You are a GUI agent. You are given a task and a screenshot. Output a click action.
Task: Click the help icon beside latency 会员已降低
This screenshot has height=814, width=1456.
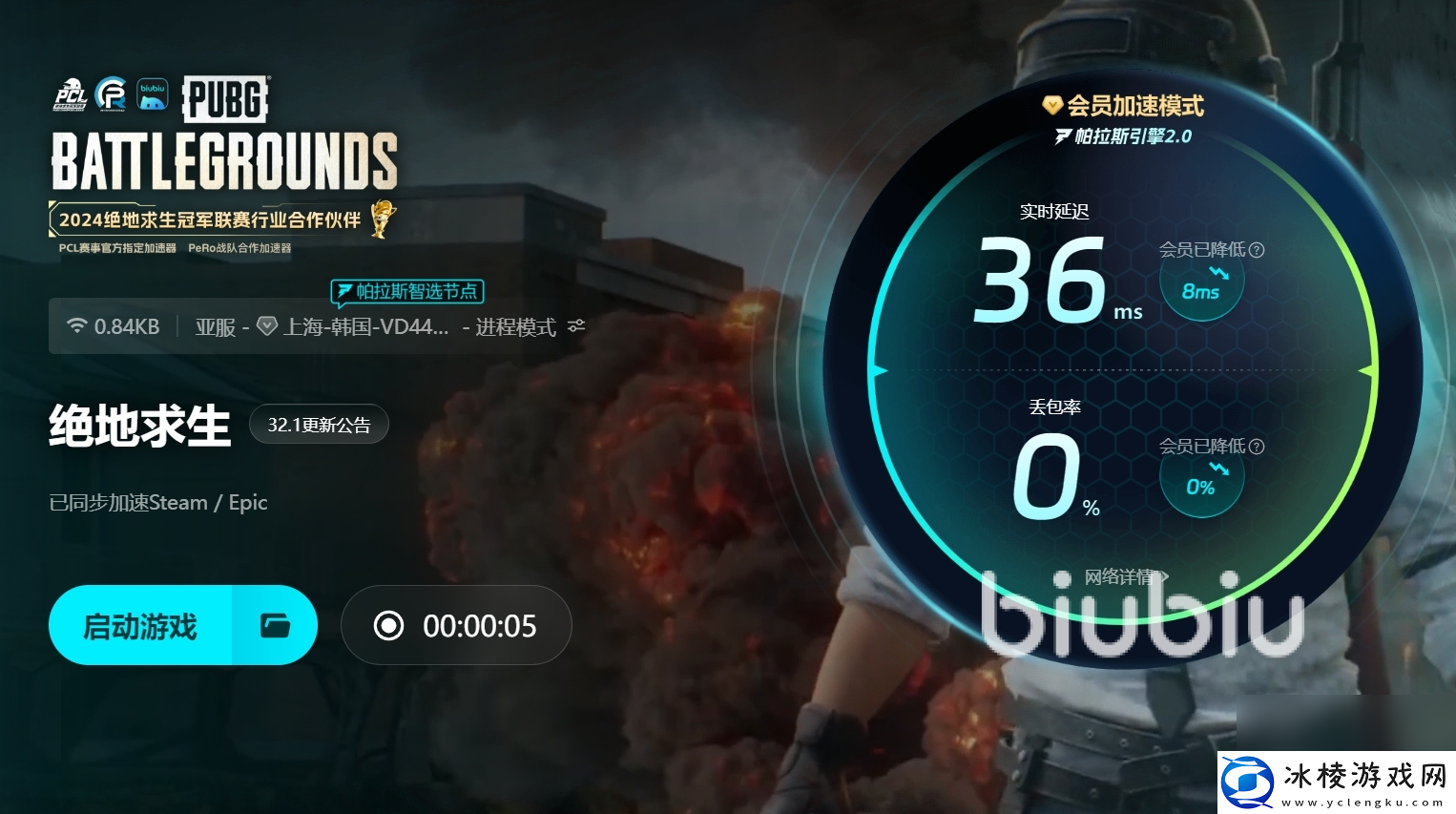[x=1258, y=249]
